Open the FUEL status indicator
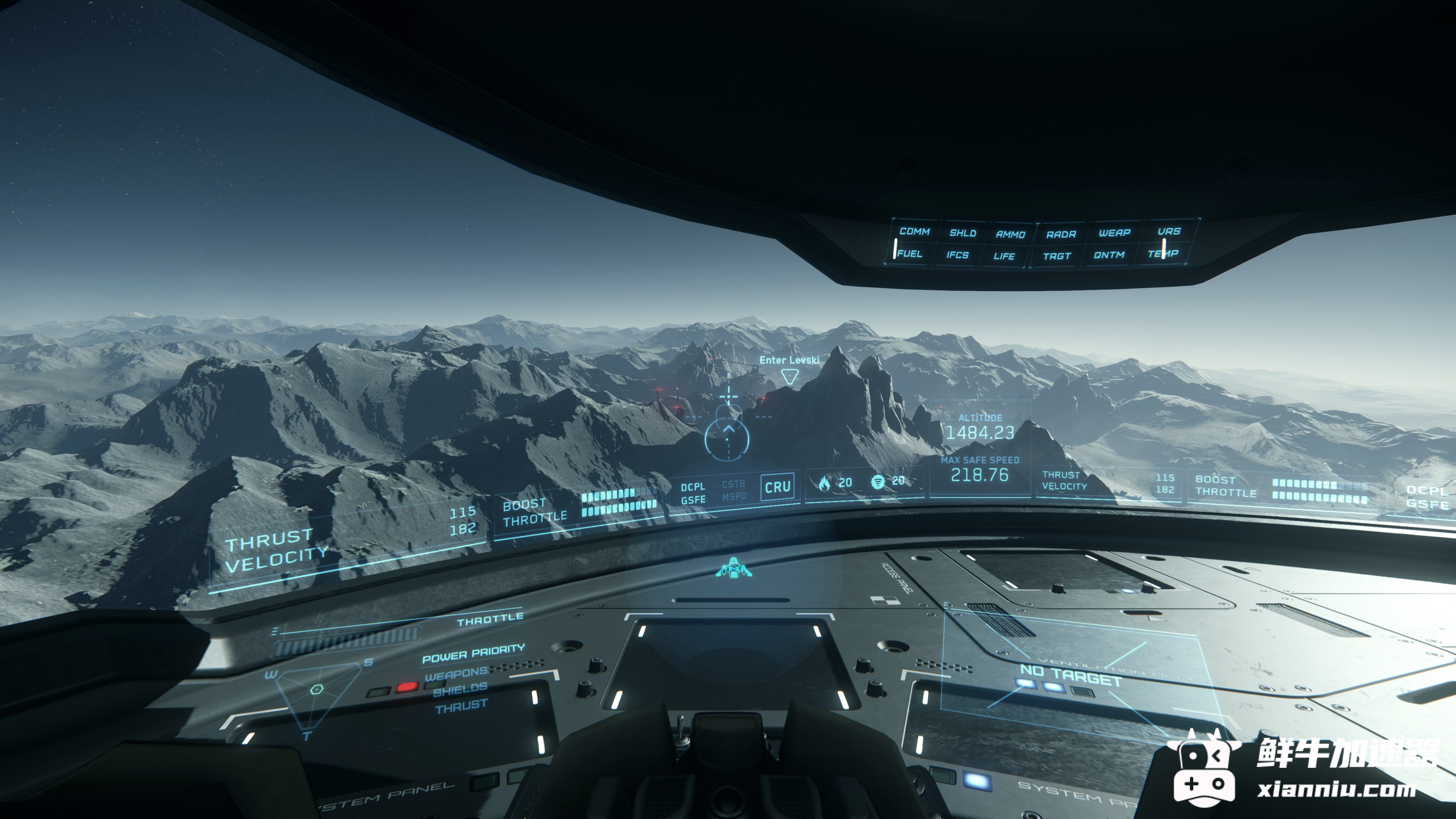This screenshot has height=819, width=1456. tap(909, 254)
